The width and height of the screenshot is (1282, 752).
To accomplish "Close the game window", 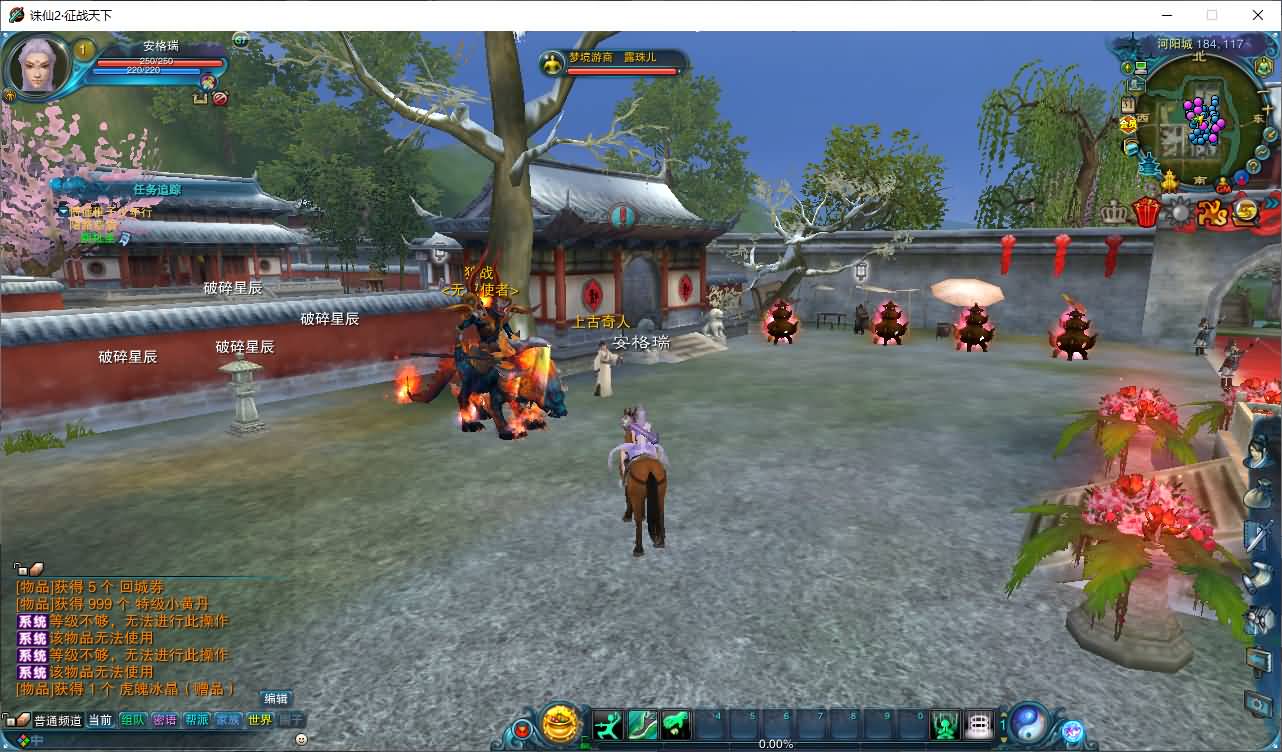I will pos(1258,15).
